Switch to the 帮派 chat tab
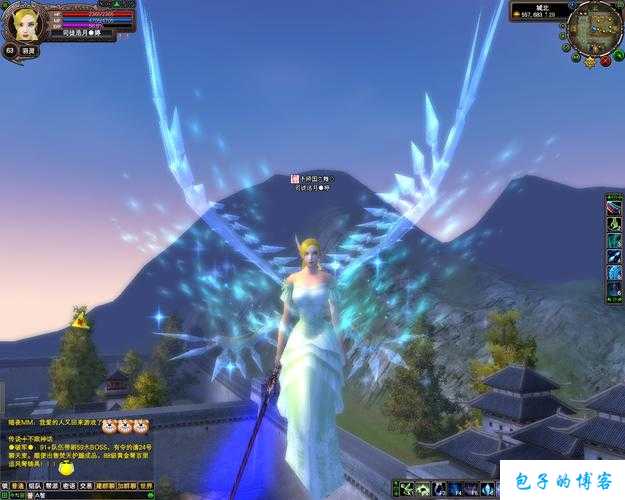Image resolution: width=625 pixels, height=500 pixels. [x=51, y=485]
